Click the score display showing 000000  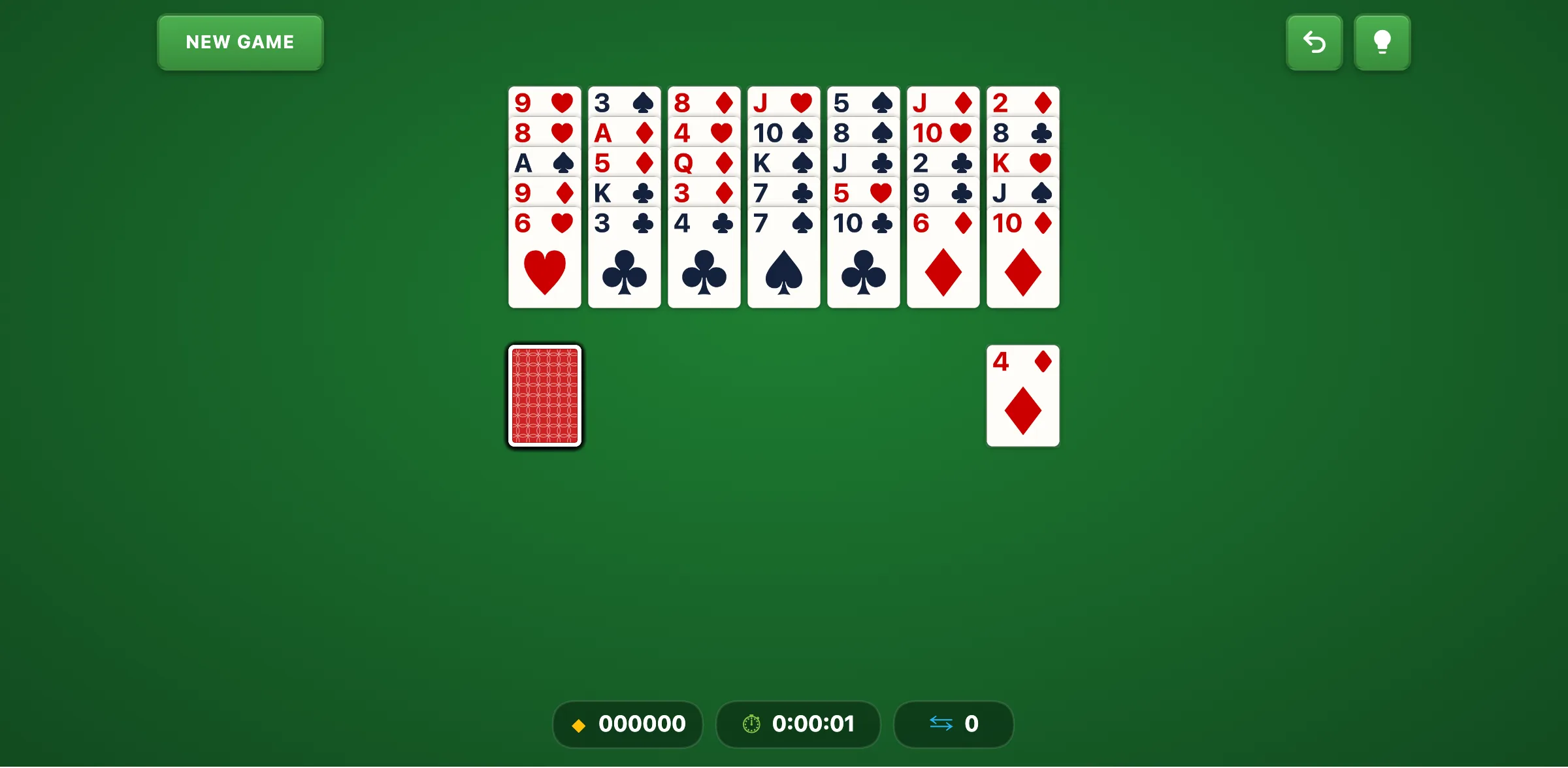coord(627,724)
